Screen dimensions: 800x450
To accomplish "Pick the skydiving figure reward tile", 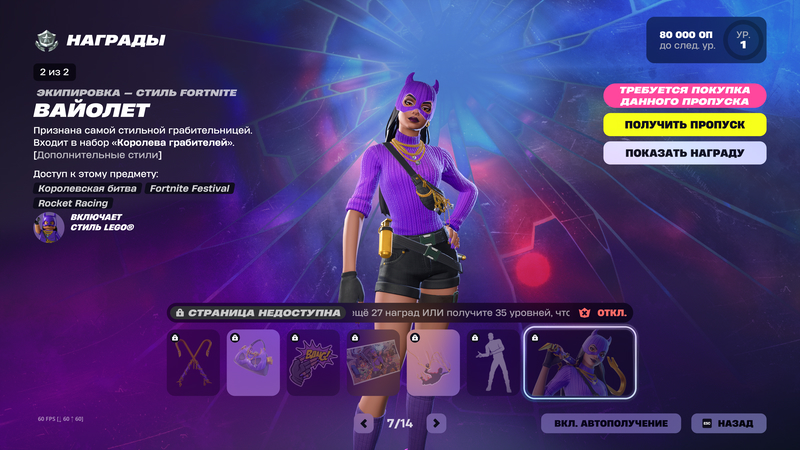I will click(x=433, y=363).
